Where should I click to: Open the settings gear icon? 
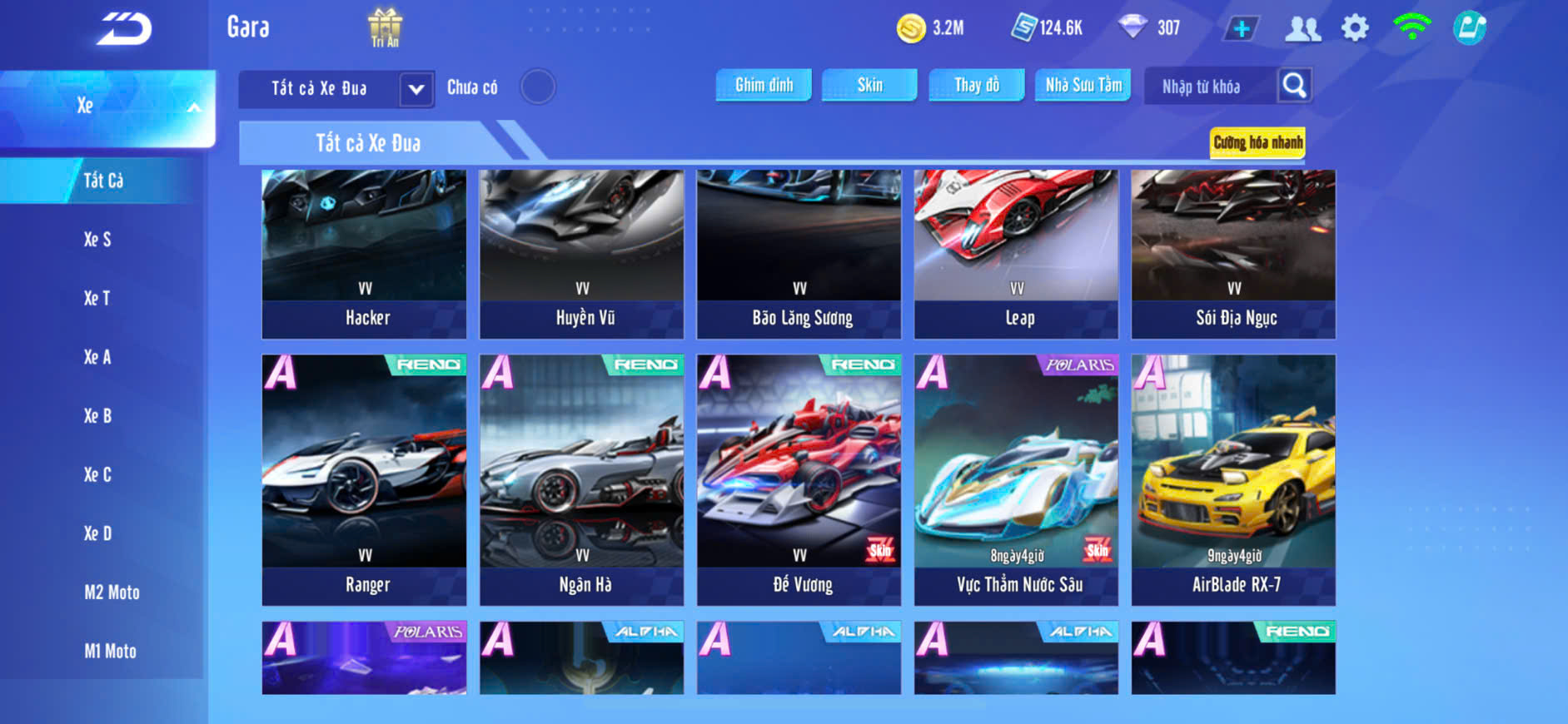1355,28
